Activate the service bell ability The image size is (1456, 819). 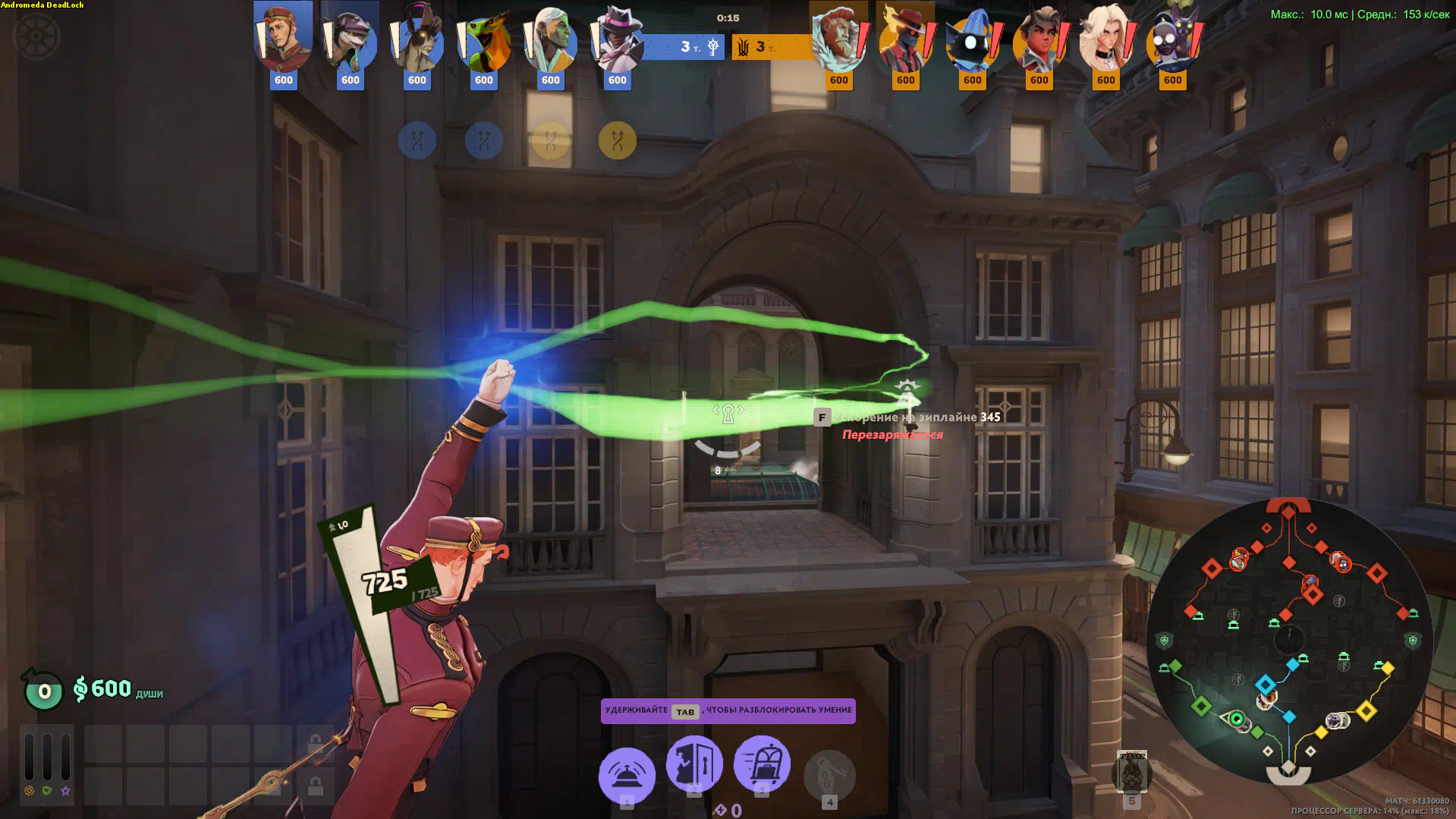pos(627,775)
